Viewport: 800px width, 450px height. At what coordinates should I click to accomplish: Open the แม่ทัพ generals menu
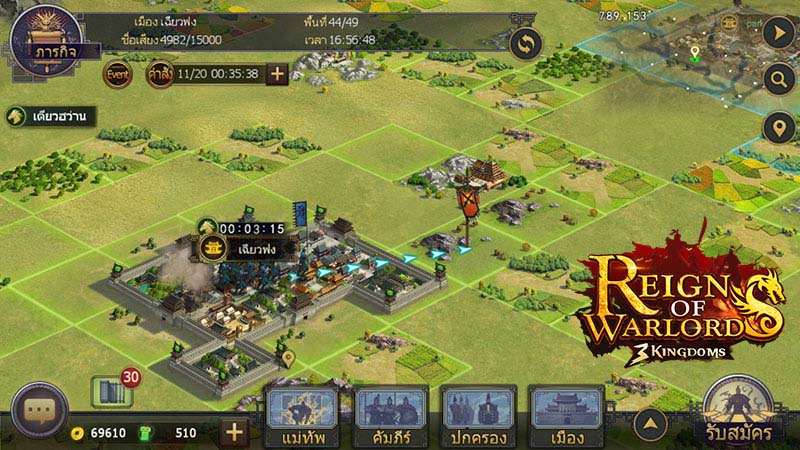[x=301, y=416]
